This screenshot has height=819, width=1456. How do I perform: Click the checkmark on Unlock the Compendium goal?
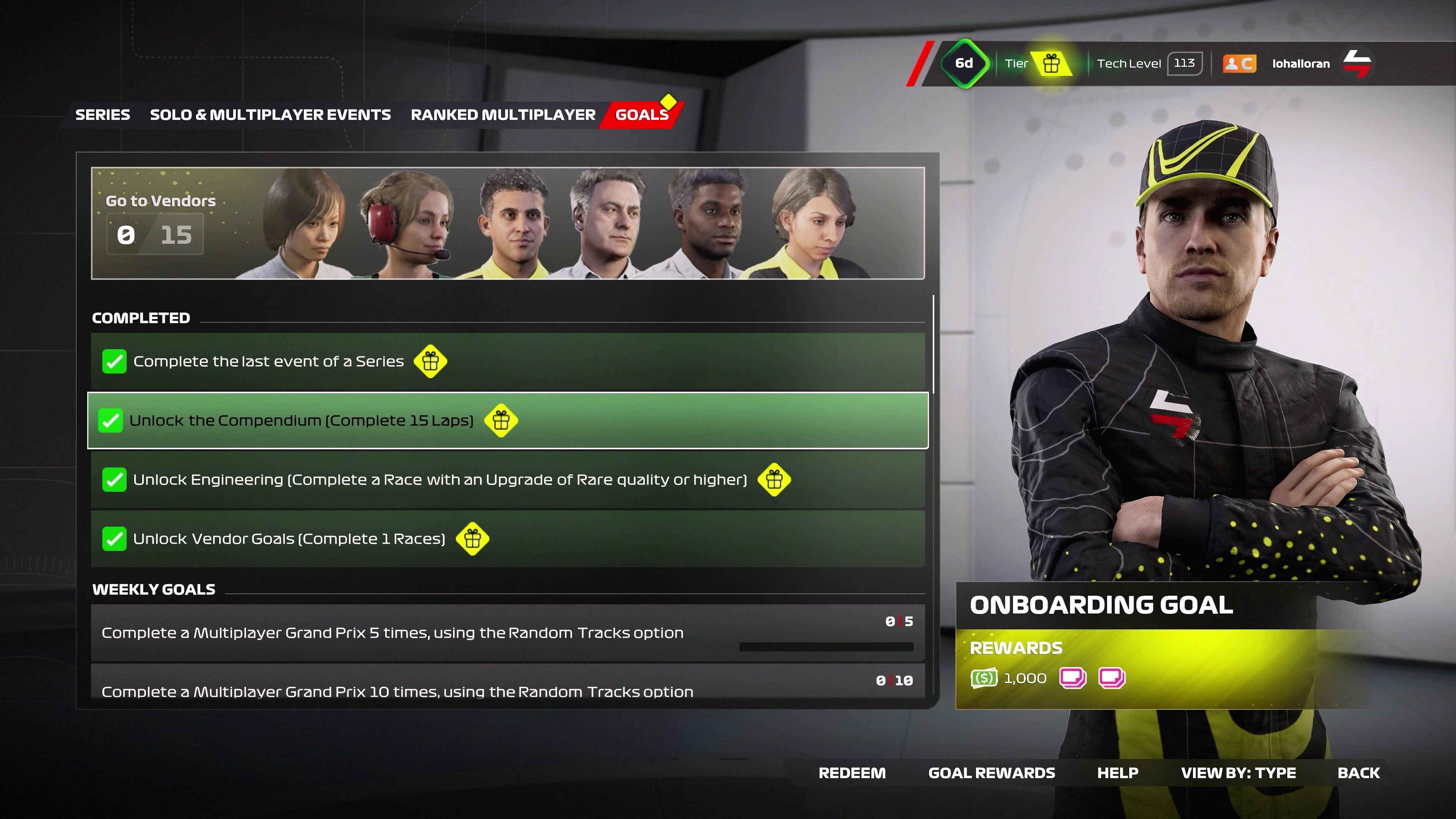(111, 420)
